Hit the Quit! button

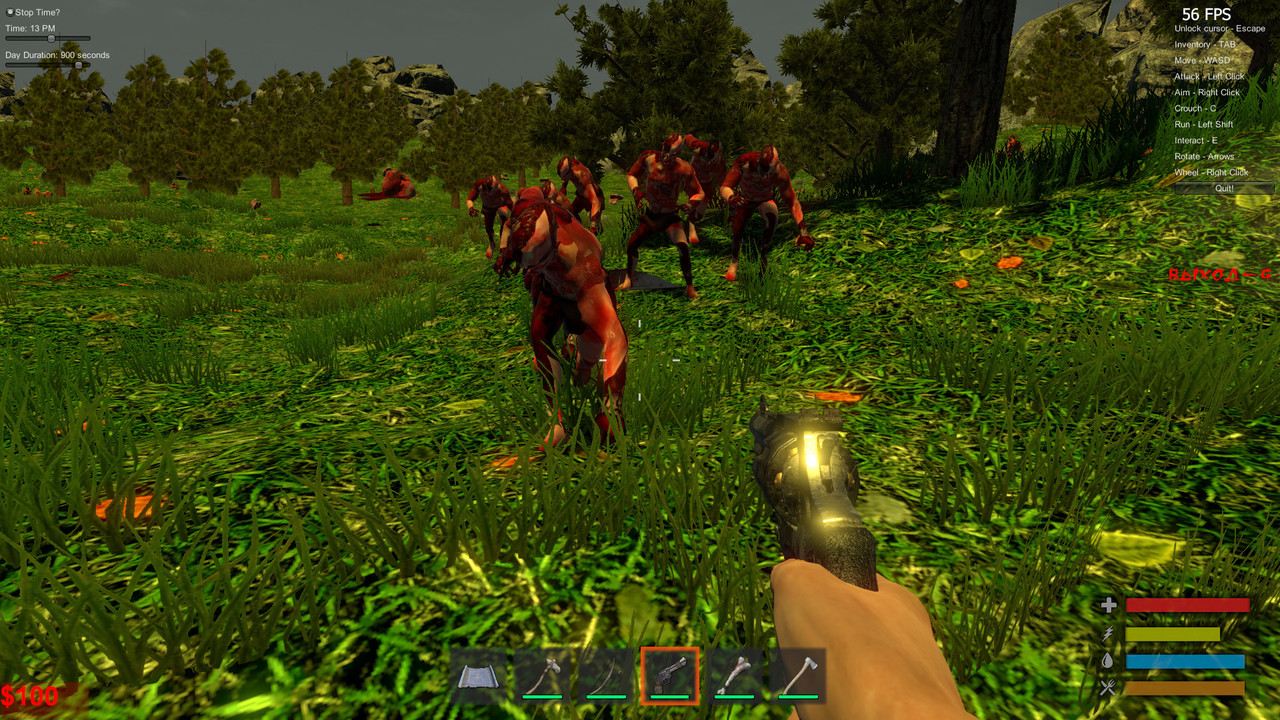[1224, 188]
